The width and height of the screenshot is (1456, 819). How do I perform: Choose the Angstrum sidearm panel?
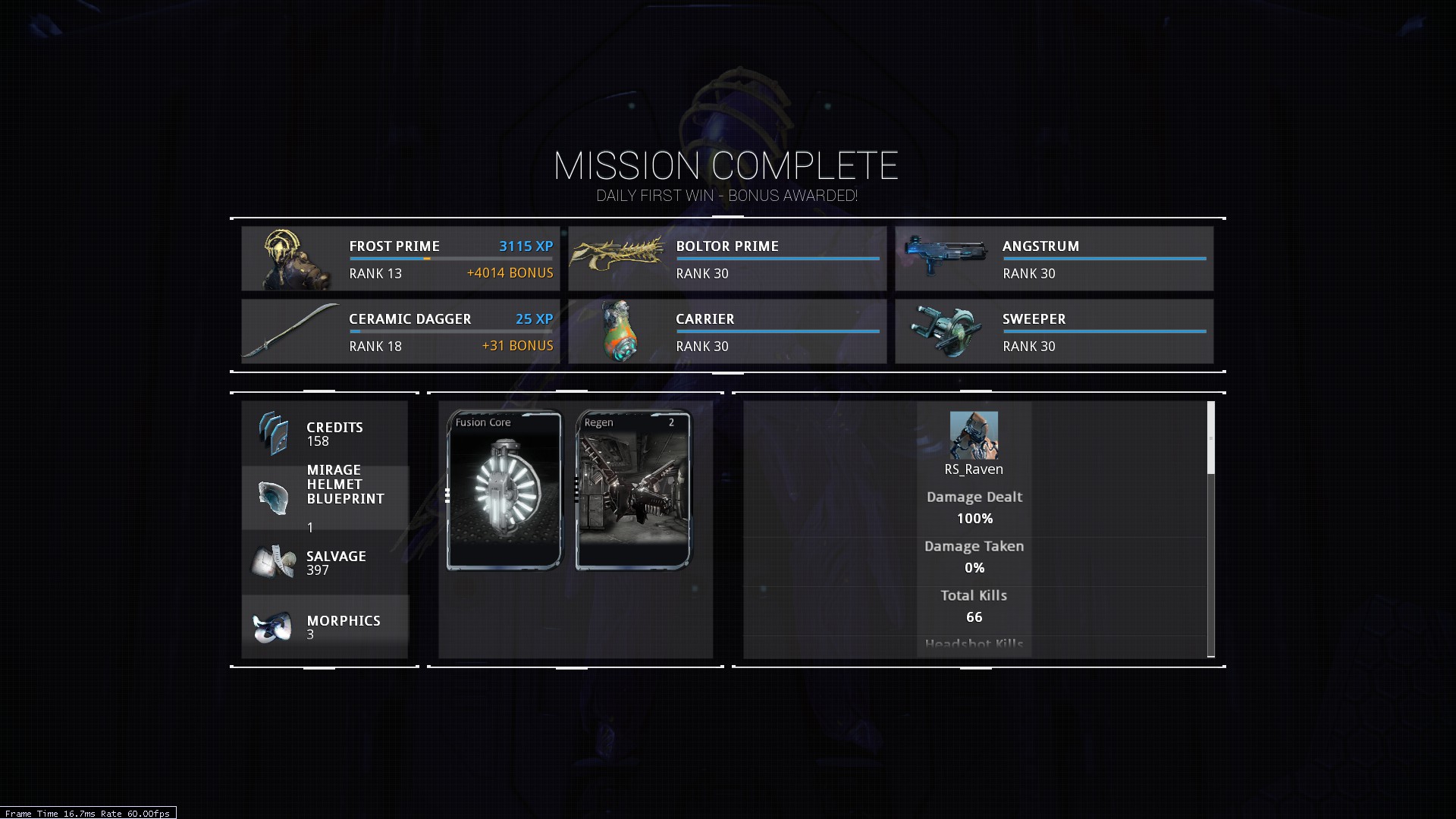[1054, 259]
